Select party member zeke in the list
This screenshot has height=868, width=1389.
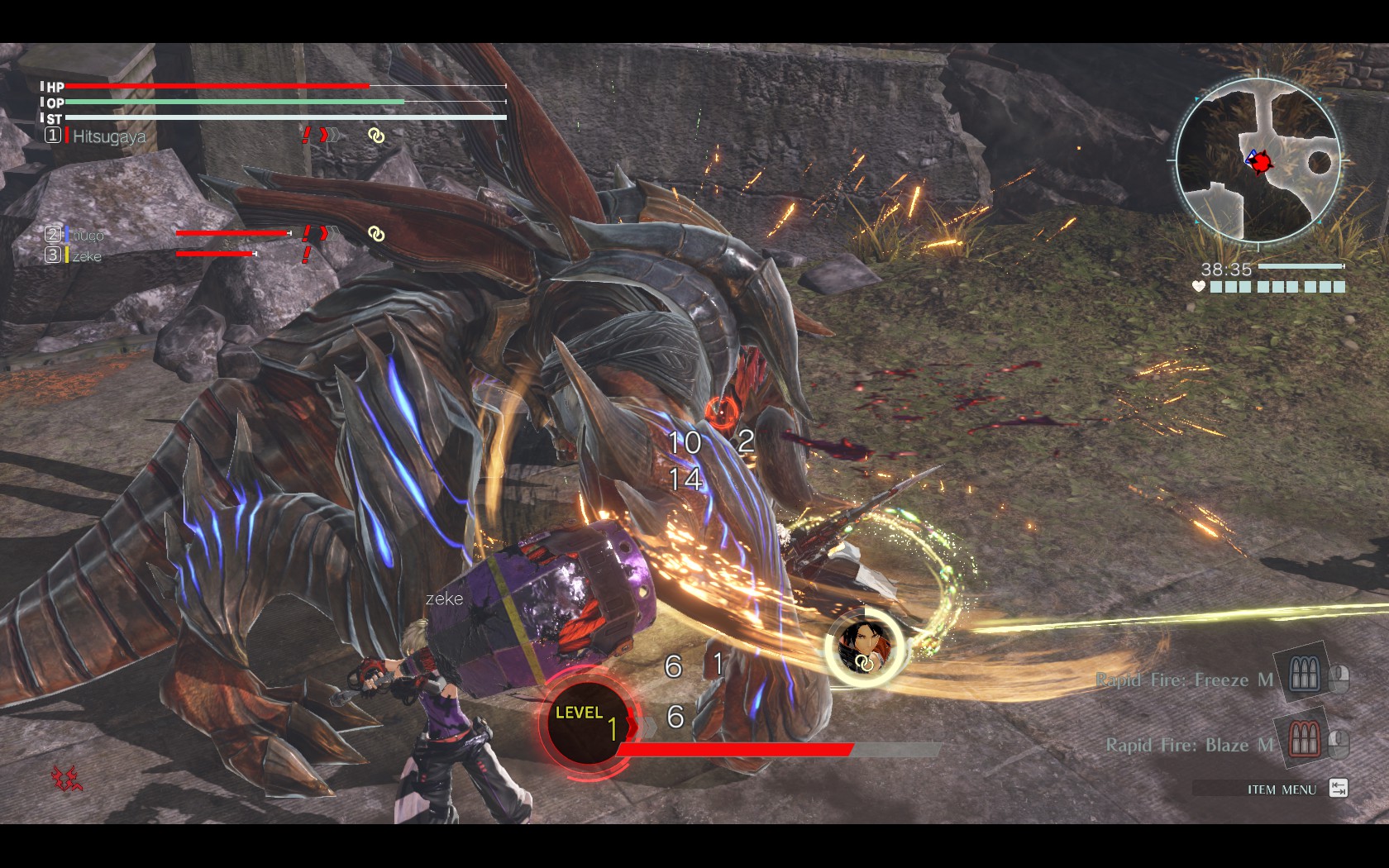point(87,256)
